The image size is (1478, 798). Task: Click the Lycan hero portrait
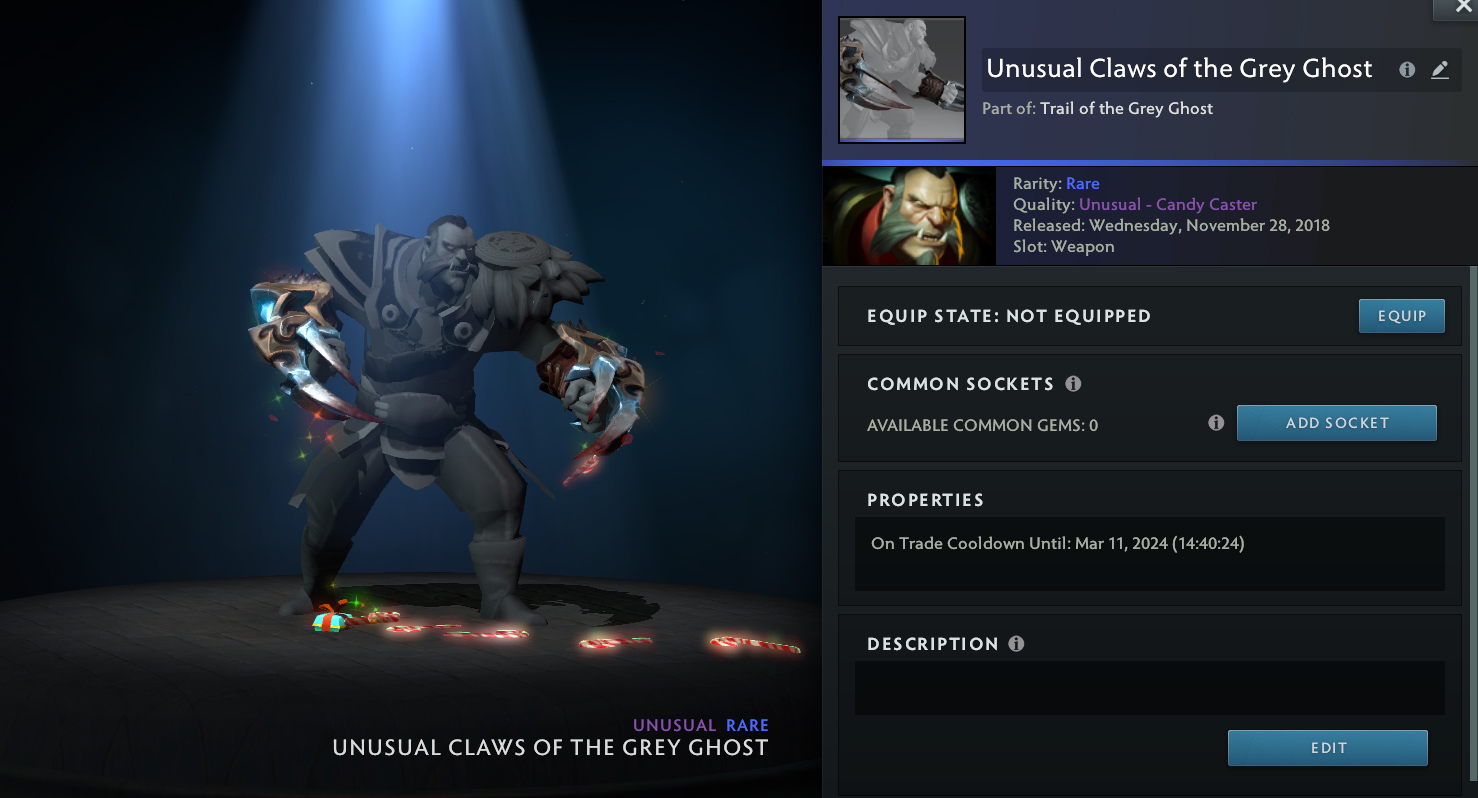909,216
